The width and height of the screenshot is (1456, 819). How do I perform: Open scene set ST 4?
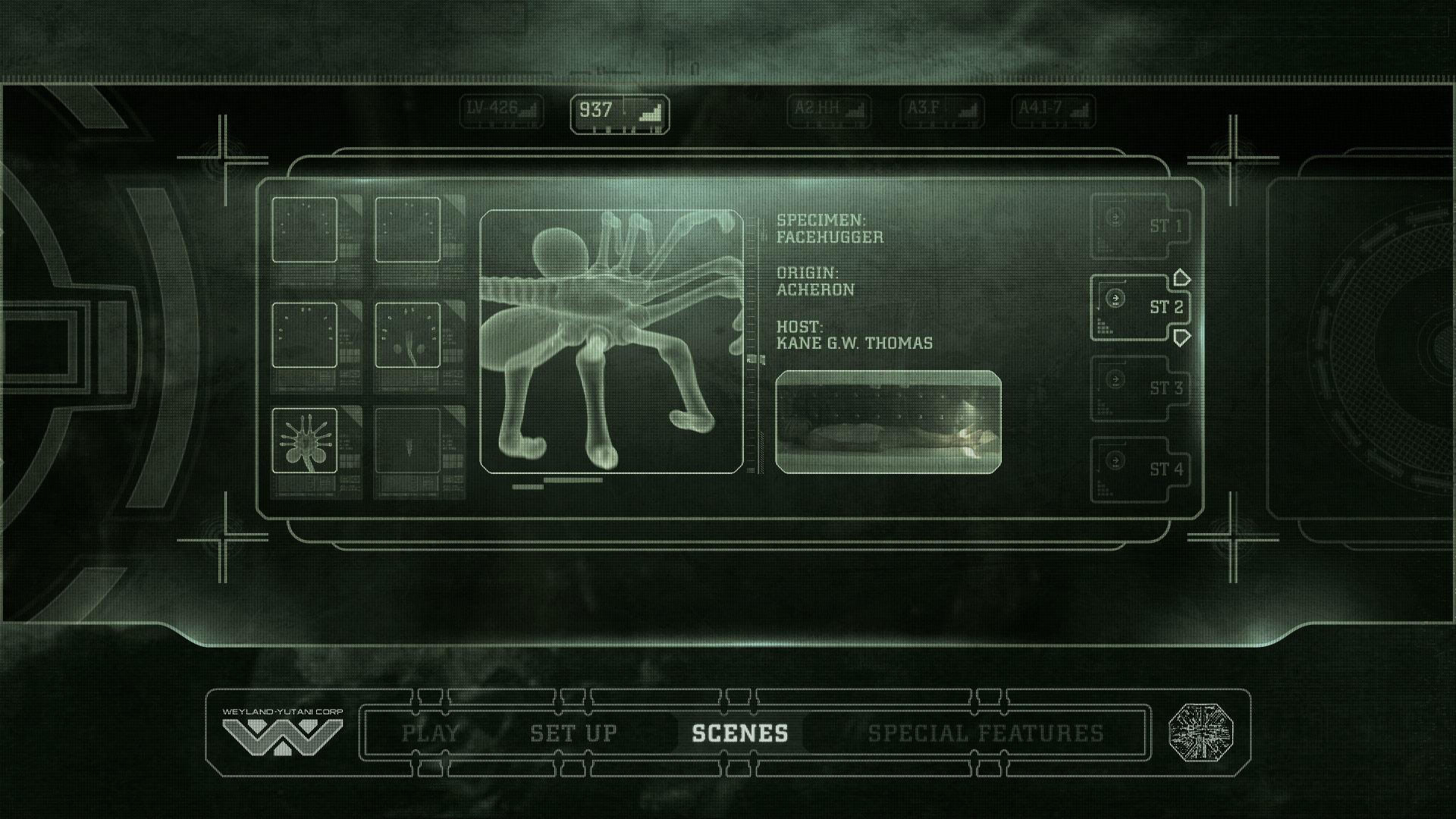coord(1141,469)
